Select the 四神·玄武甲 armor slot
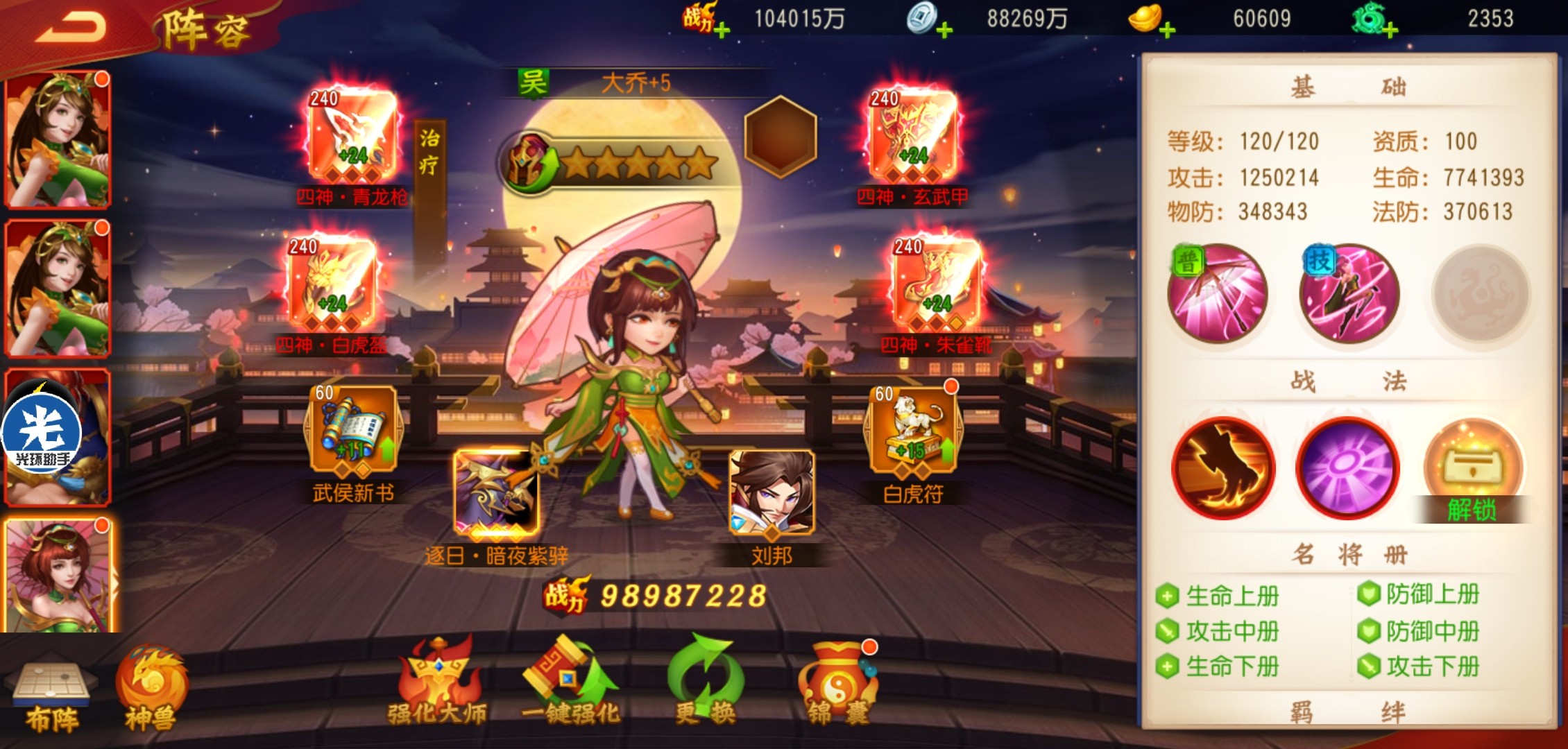This screenshot has height=749, width=1568. 912,136
